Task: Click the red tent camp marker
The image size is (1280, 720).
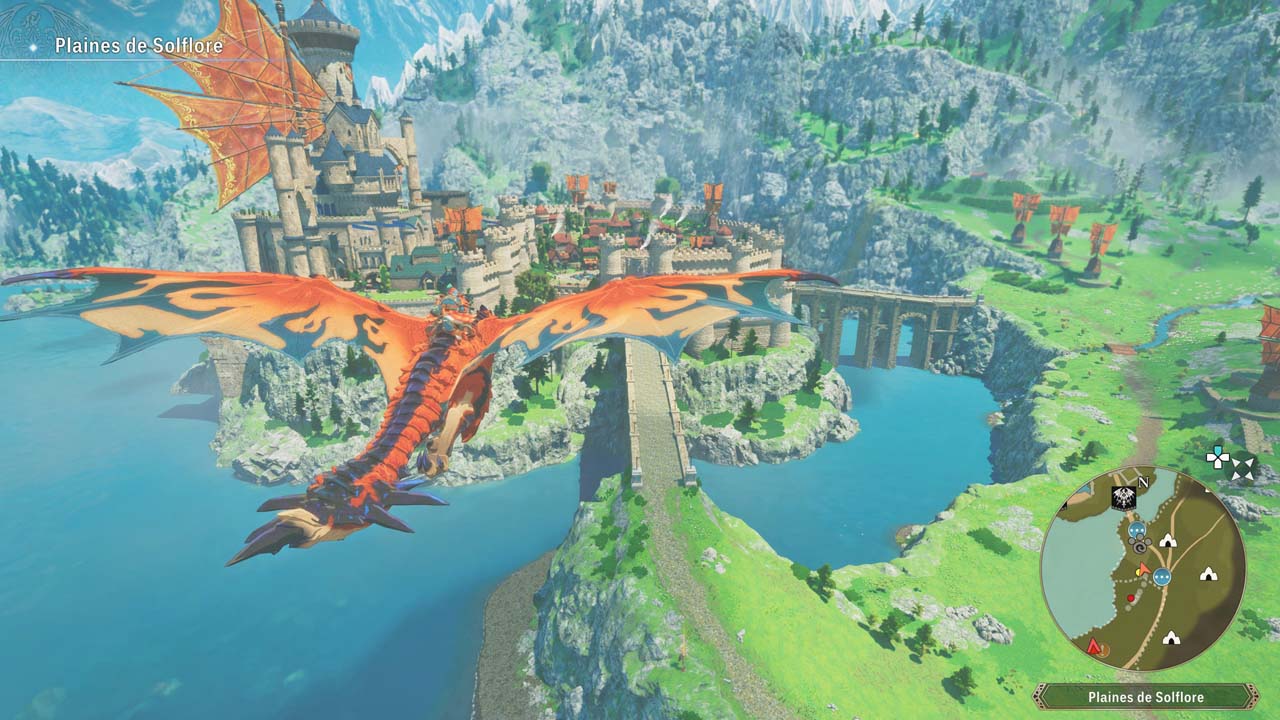Action: point(1095,647)
